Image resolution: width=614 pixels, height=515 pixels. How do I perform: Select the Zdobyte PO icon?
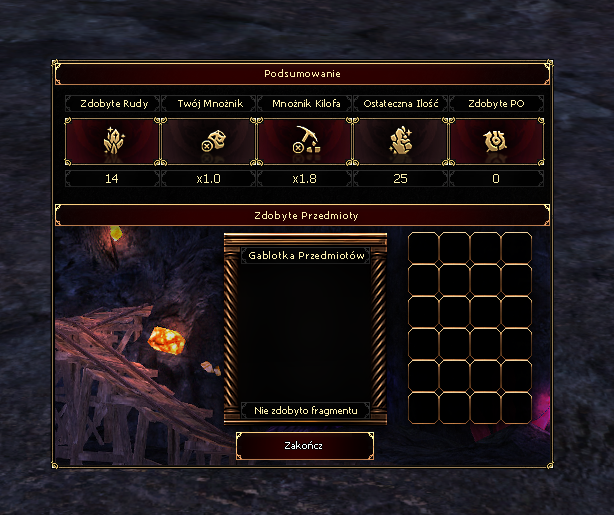tap(497, 144)
